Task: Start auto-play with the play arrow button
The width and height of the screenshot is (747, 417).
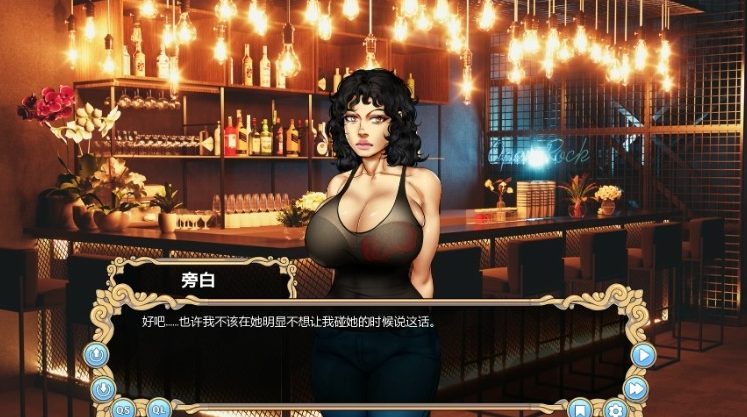Action: tap(643, 353)
